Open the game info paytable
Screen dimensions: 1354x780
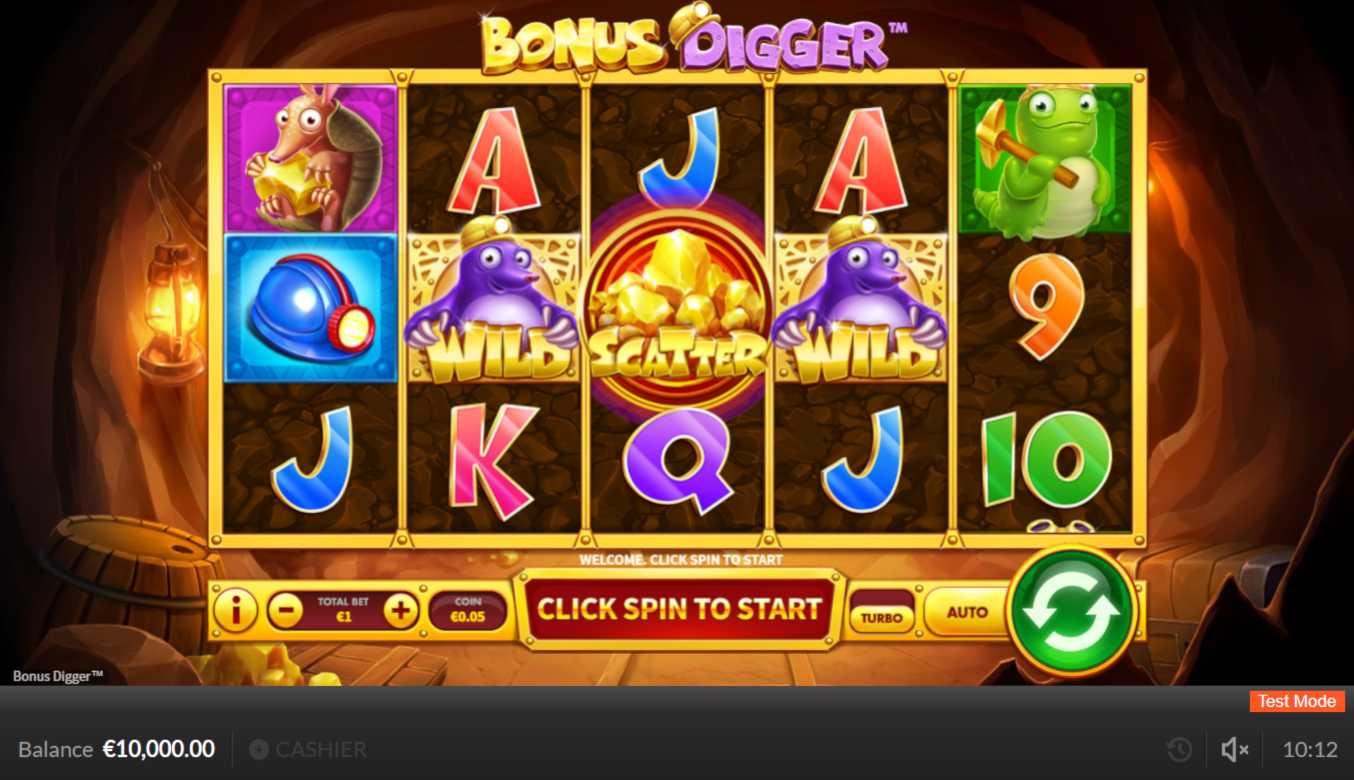(236, 610)
